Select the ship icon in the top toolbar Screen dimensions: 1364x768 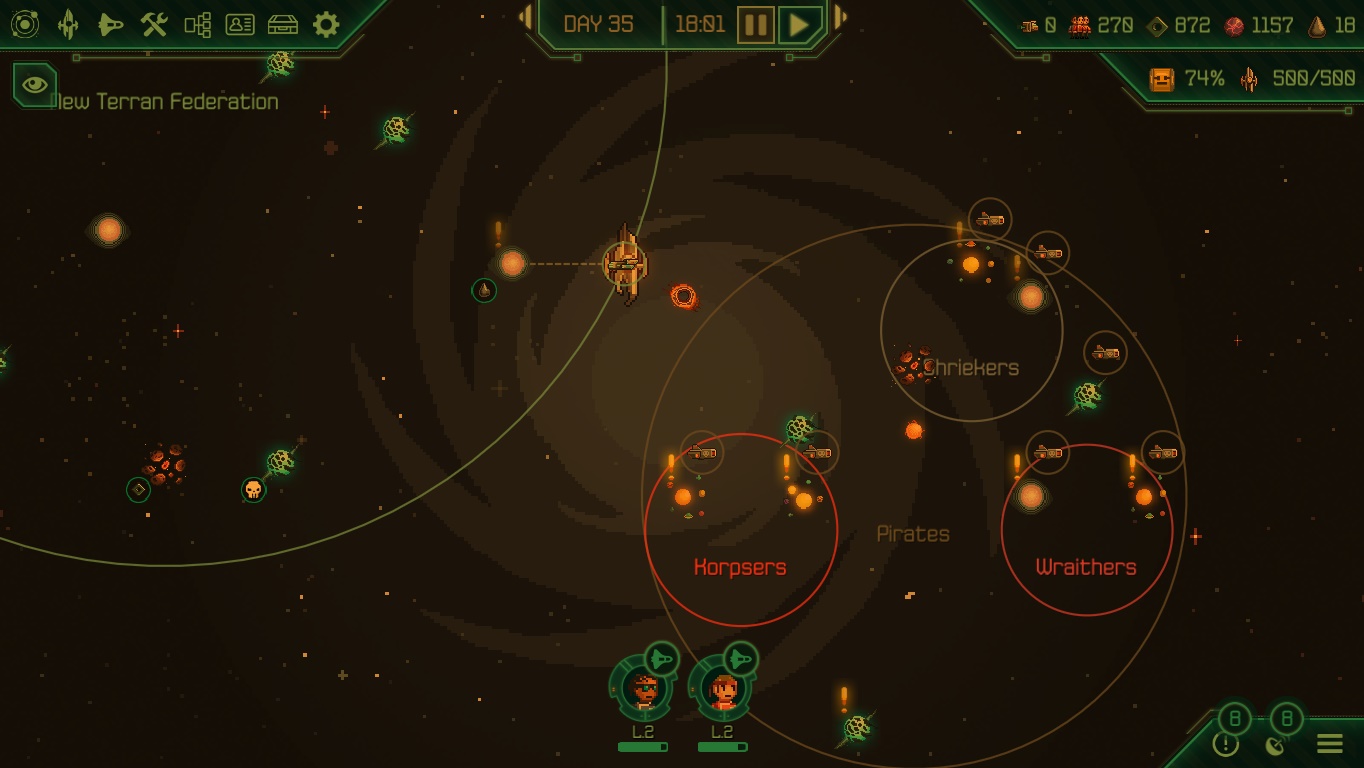67,24
